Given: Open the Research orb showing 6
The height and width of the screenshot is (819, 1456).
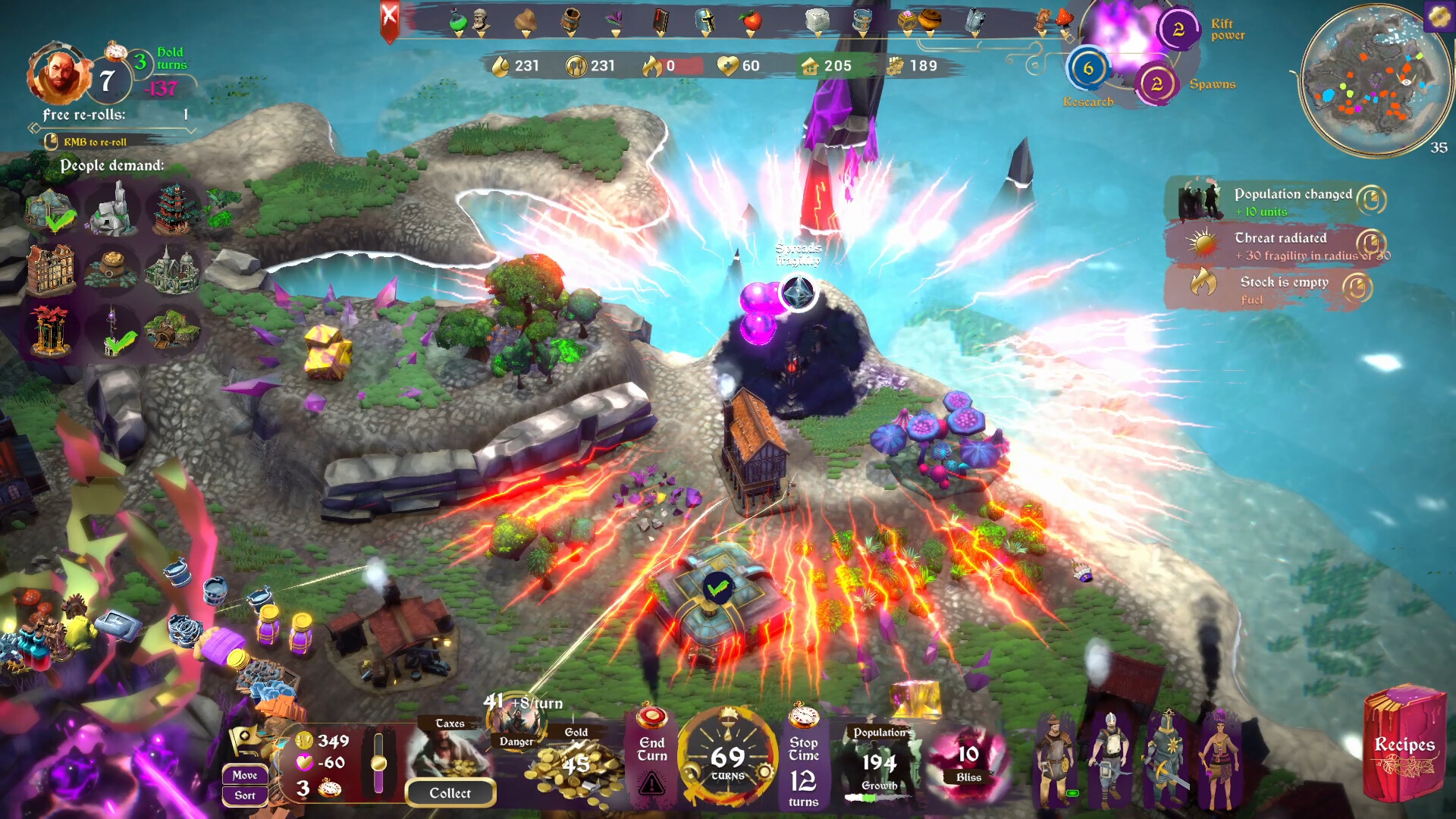Looking at the screenshot, I should pyautogui.click(x=1090, y=69).
